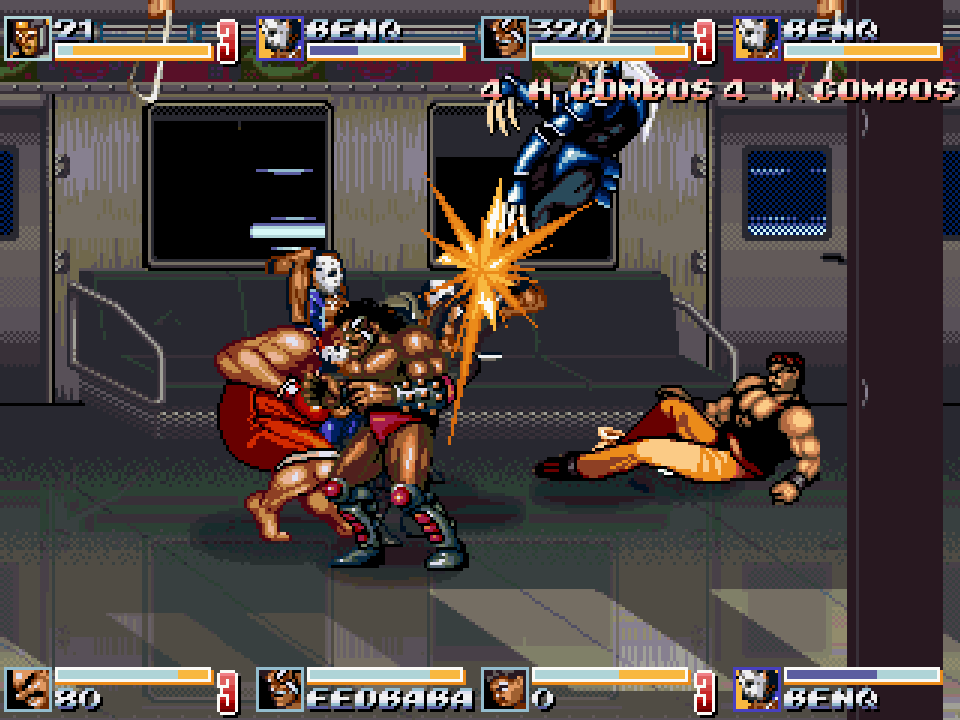Click the player portrait beside score 21
Screen dimensions: 960x720
click(27, 39)
